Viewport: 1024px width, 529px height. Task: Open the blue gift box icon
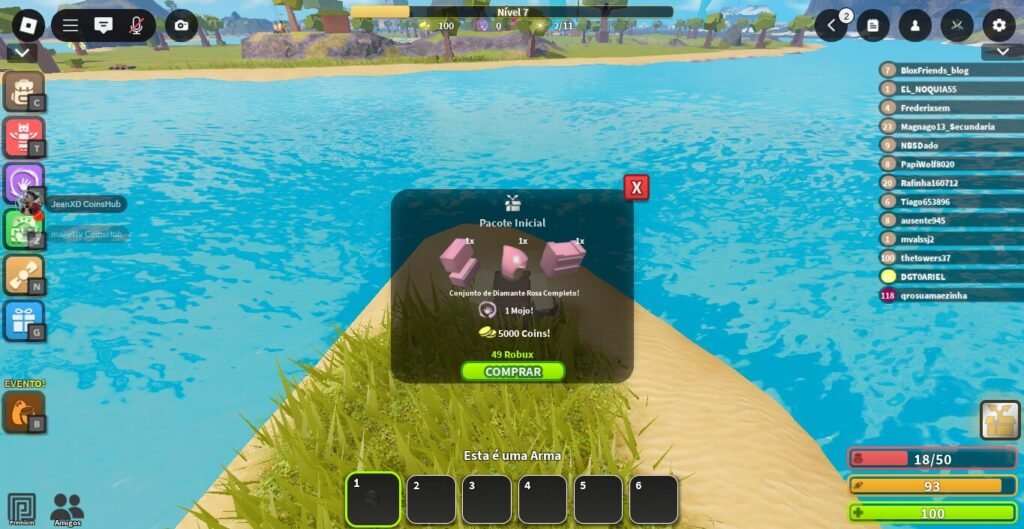[22, 321]
